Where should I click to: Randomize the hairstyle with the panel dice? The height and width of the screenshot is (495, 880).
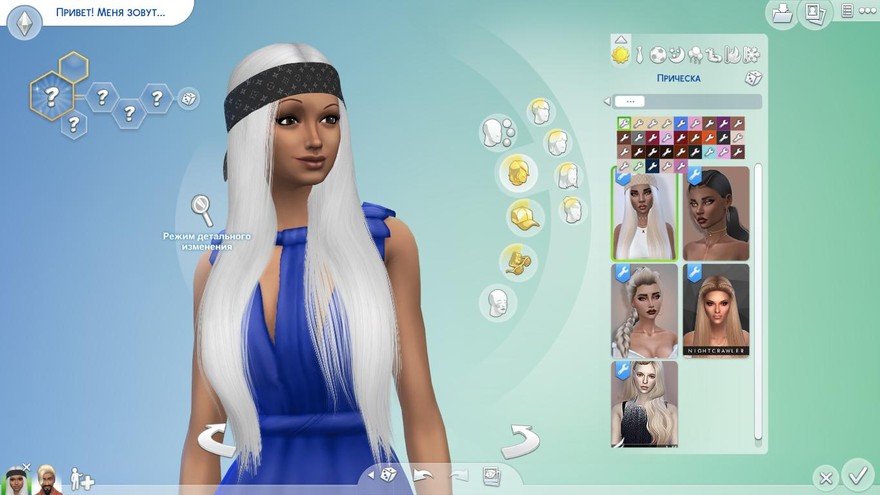coord(752,78)
